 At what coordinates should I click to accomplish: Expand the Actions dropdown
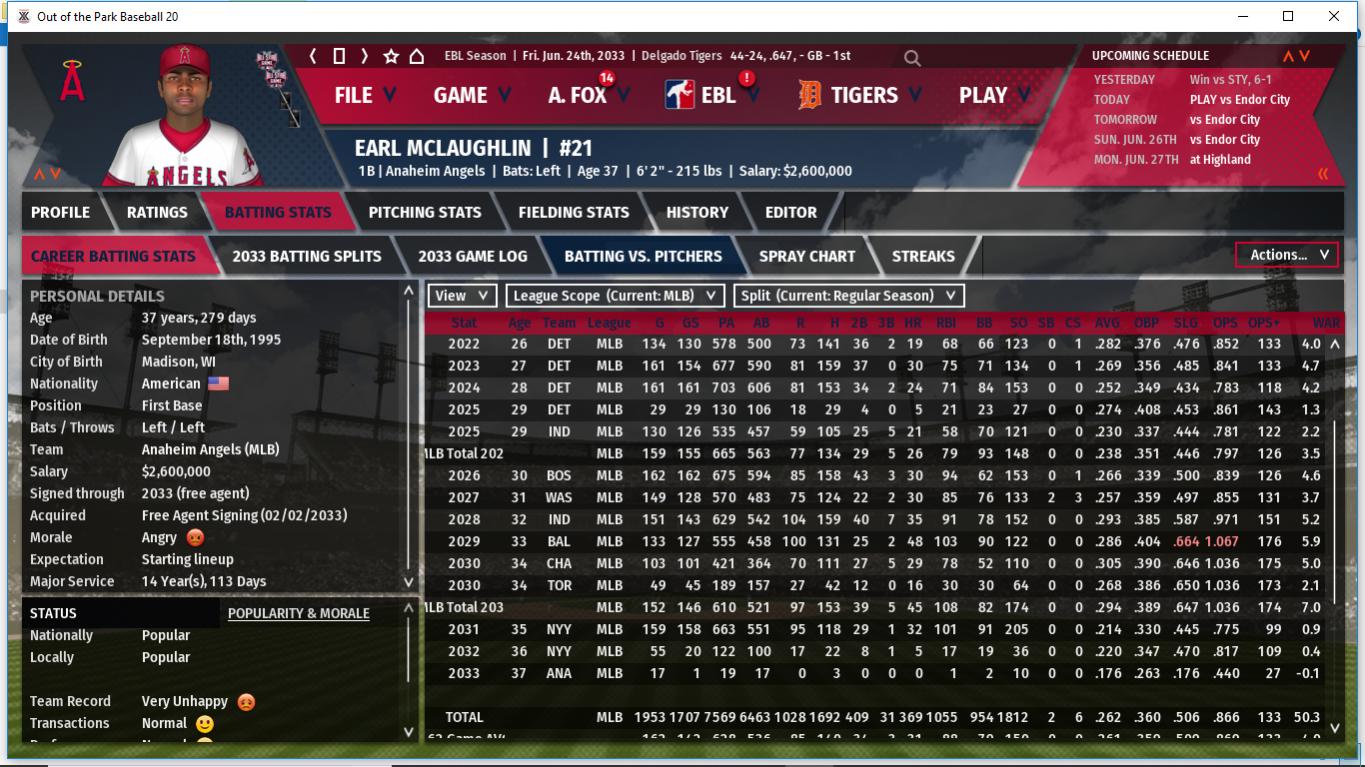tap(1288, 255)
